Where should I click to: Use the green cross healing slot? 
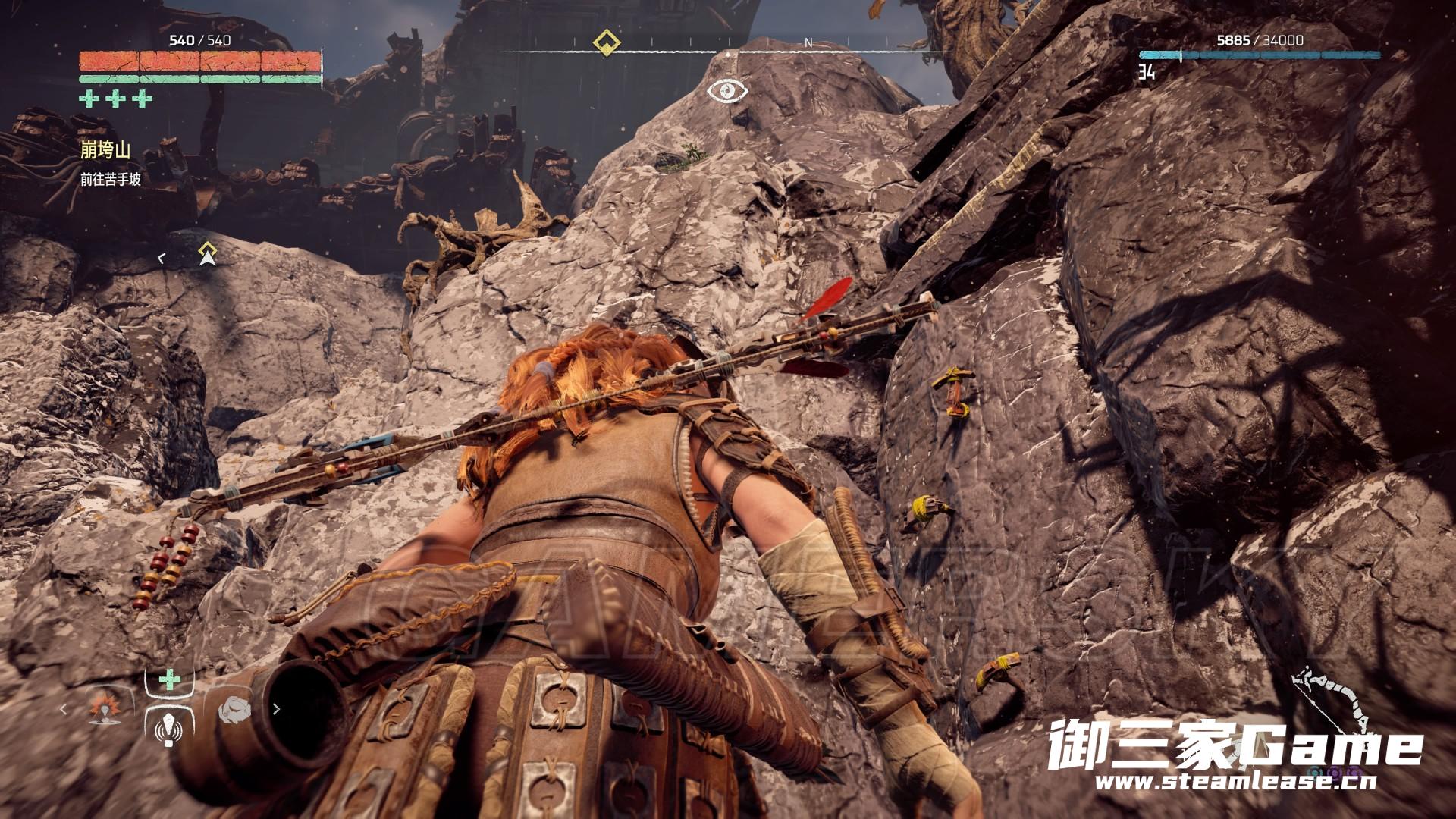[169, 679]
